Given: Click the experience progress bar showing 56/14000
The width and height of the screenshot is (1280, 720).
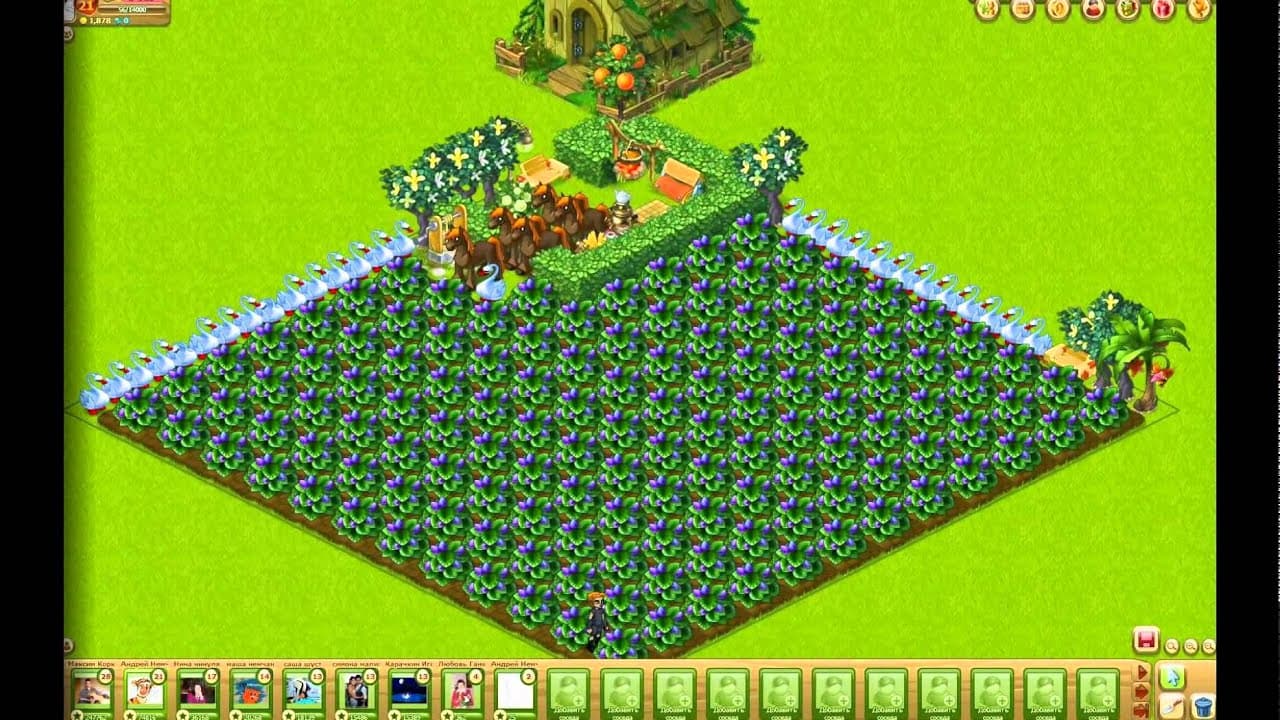Looking at the screenshot, I should 133,9.
